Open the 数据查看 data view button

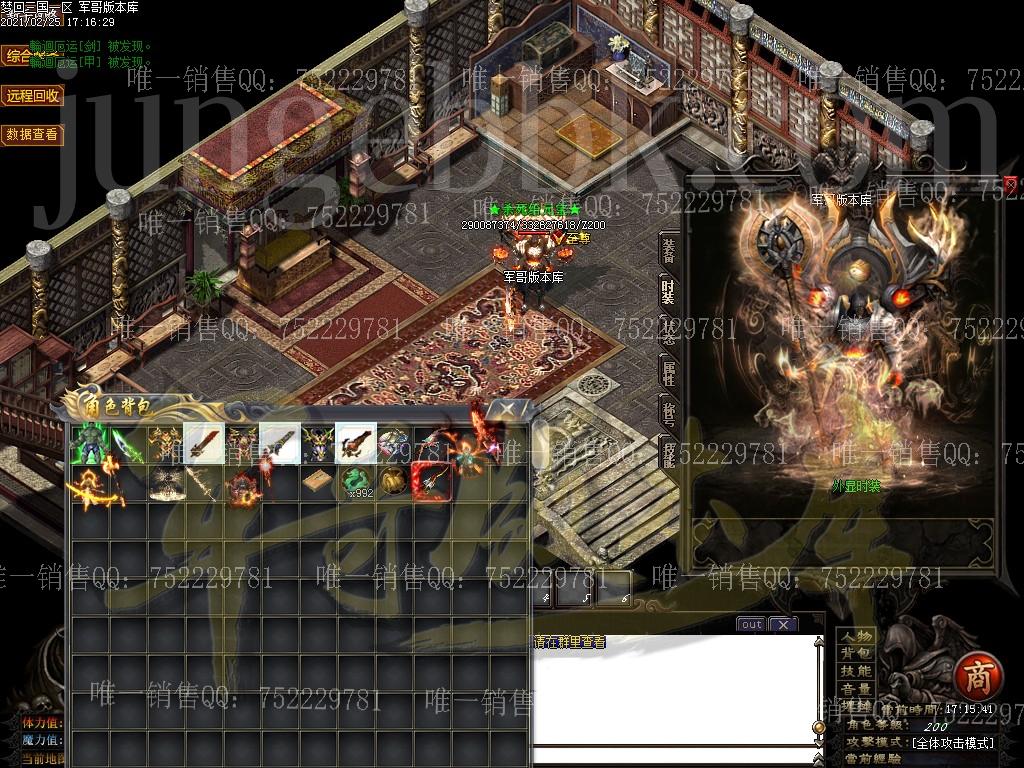point(32,134)
